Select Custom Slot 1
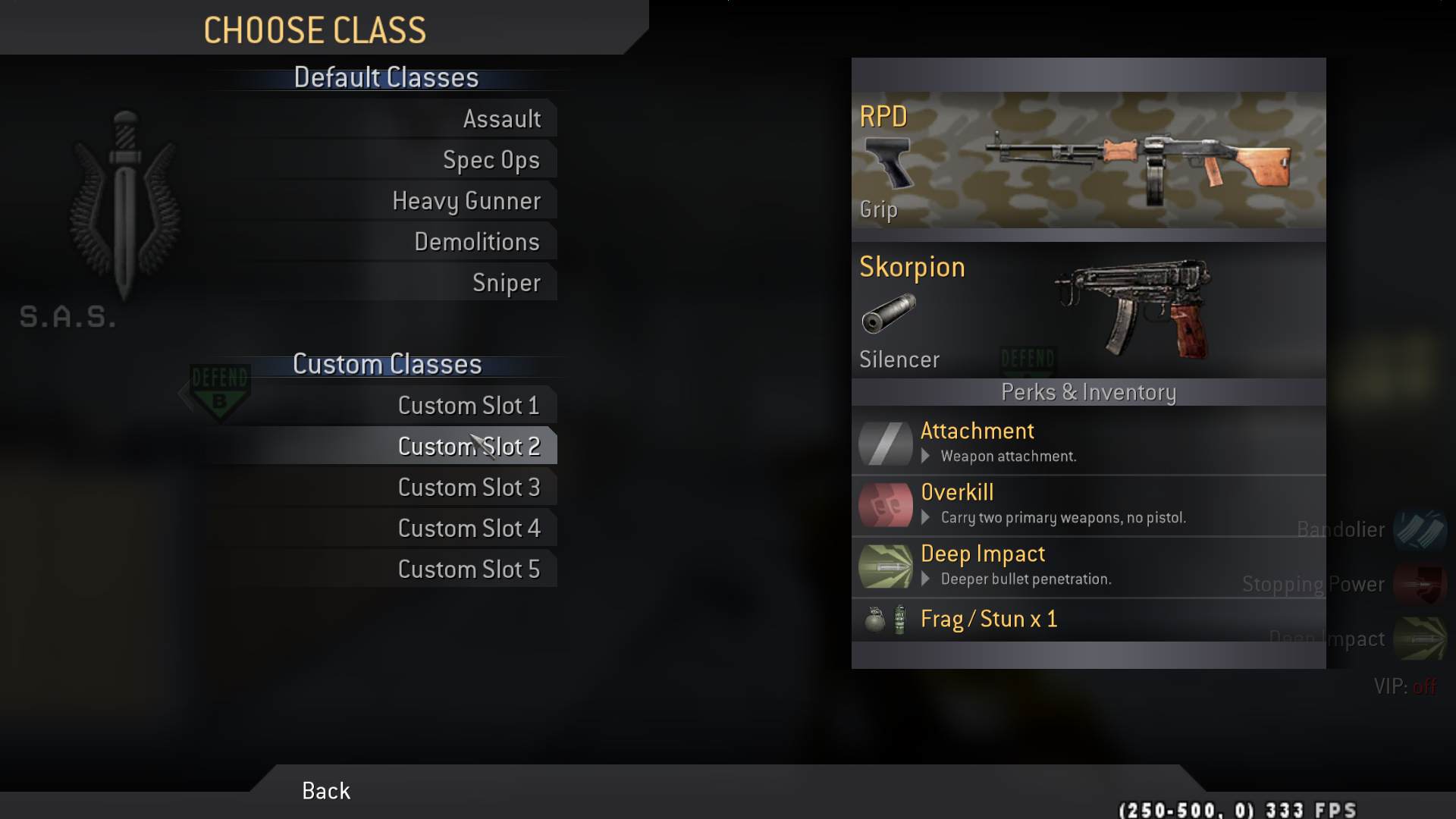This screenshot has height=819, width=1456. click(x=468, y=406)
